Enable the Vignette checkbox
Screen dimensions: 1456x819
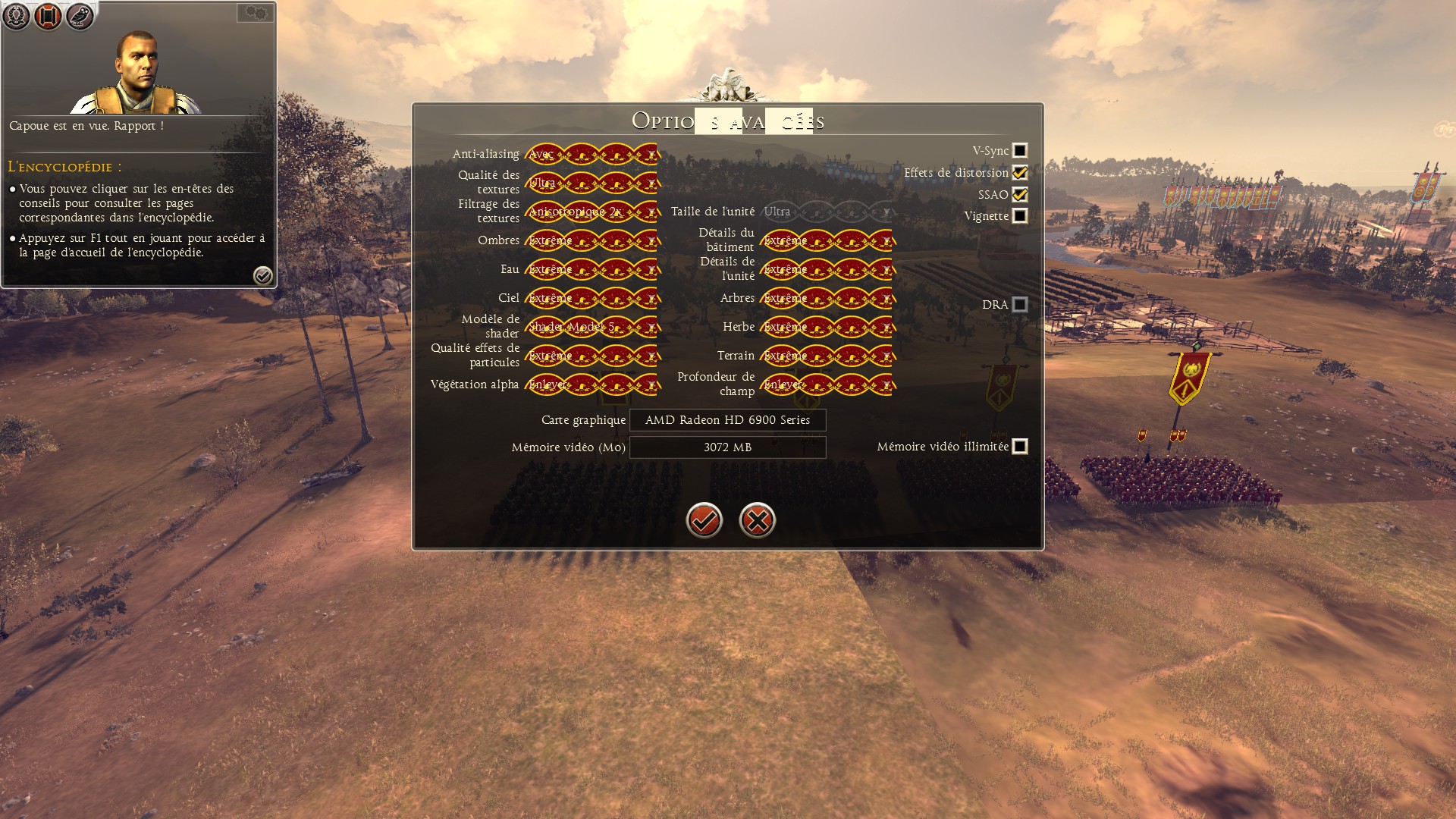1020,216
